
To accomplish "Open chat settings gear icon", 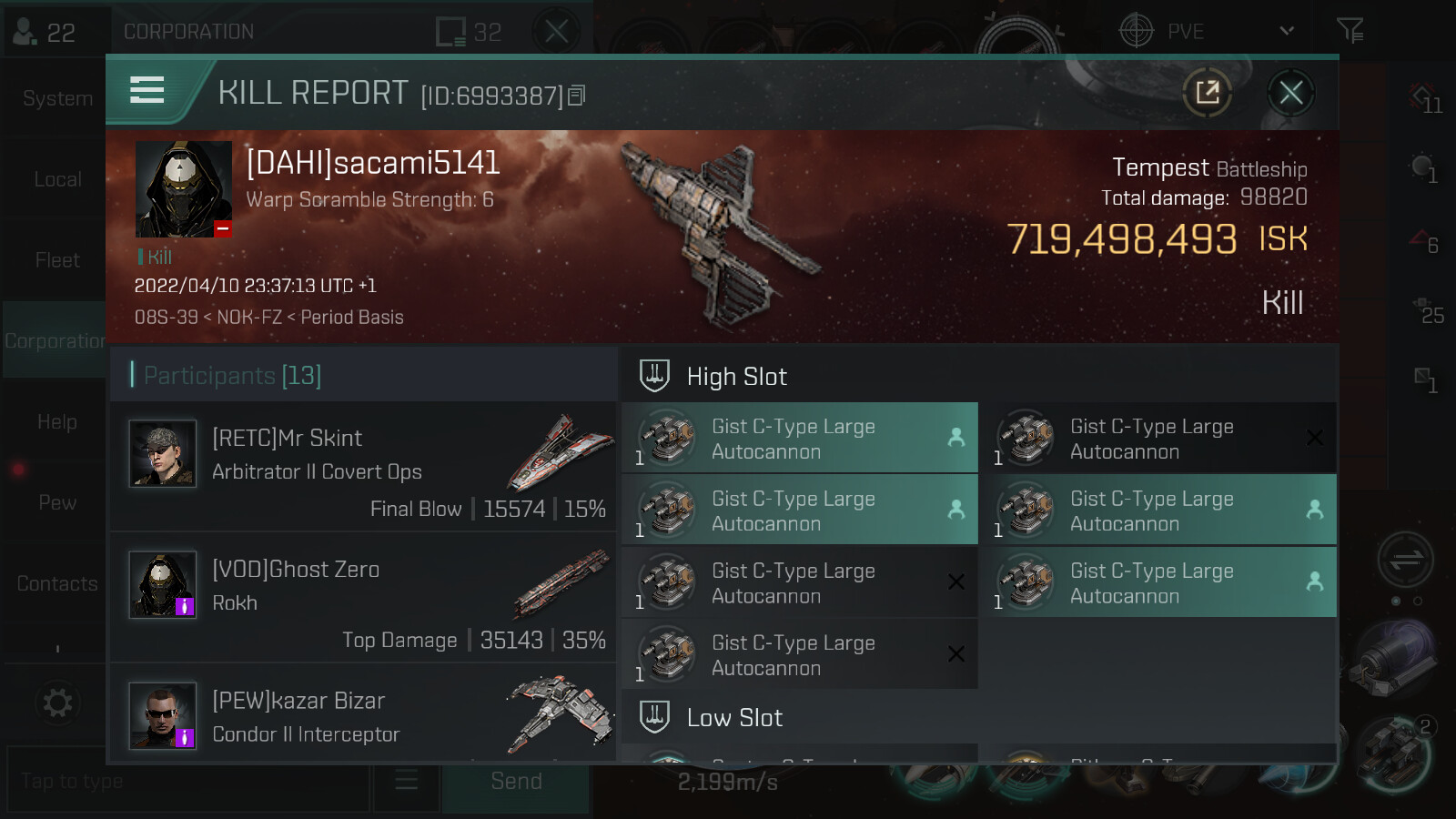I will tap(57, 703).
